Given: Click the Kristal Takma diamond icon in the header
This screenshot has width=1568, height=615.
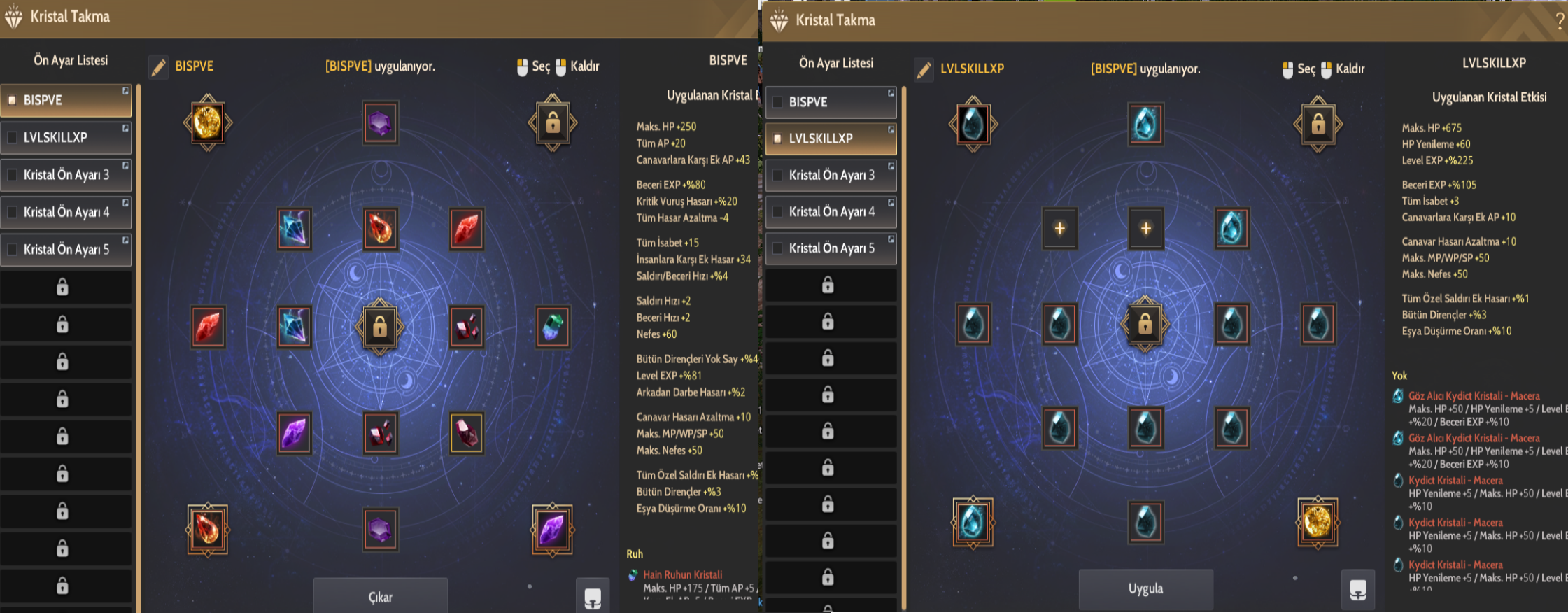Looking at the screenshot, I should tap(13, 17).
